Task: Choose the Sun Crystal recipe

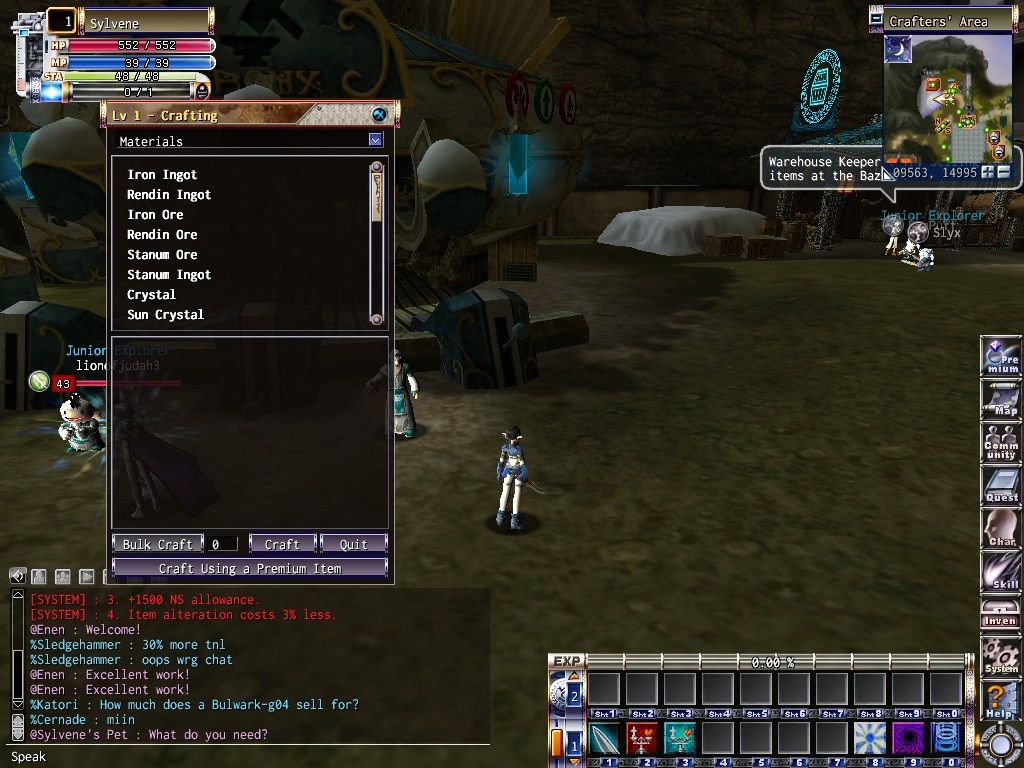Action: click(x=165, y=315)
